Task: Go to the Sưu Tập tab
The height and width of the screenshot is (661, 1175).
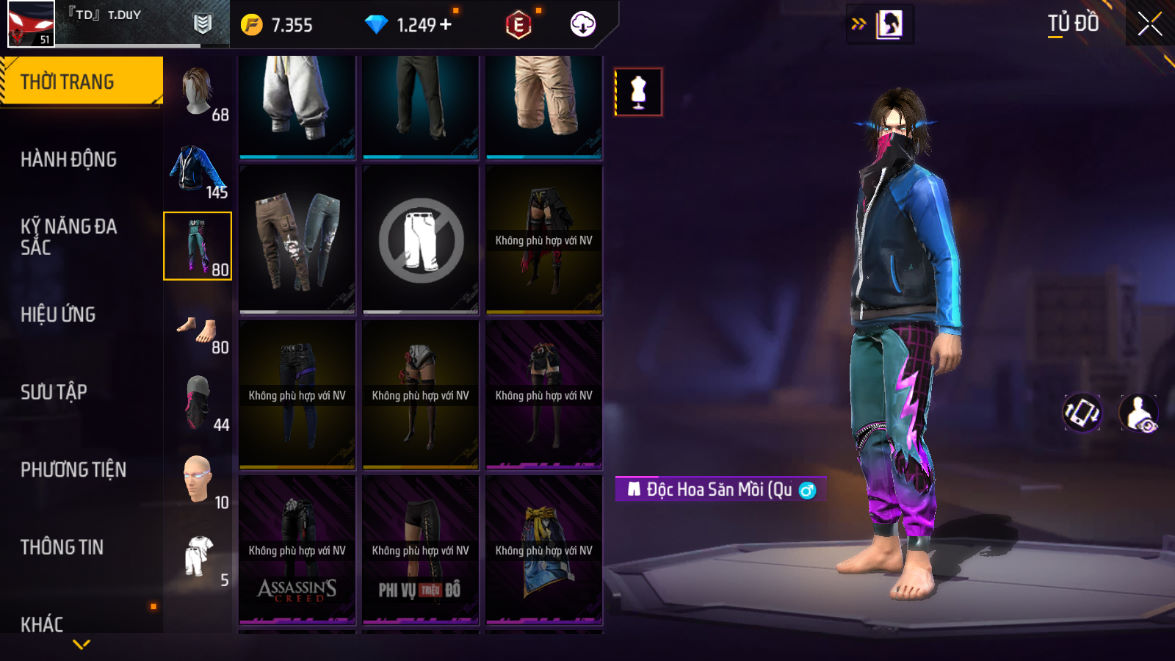Action: pos(54,392)
